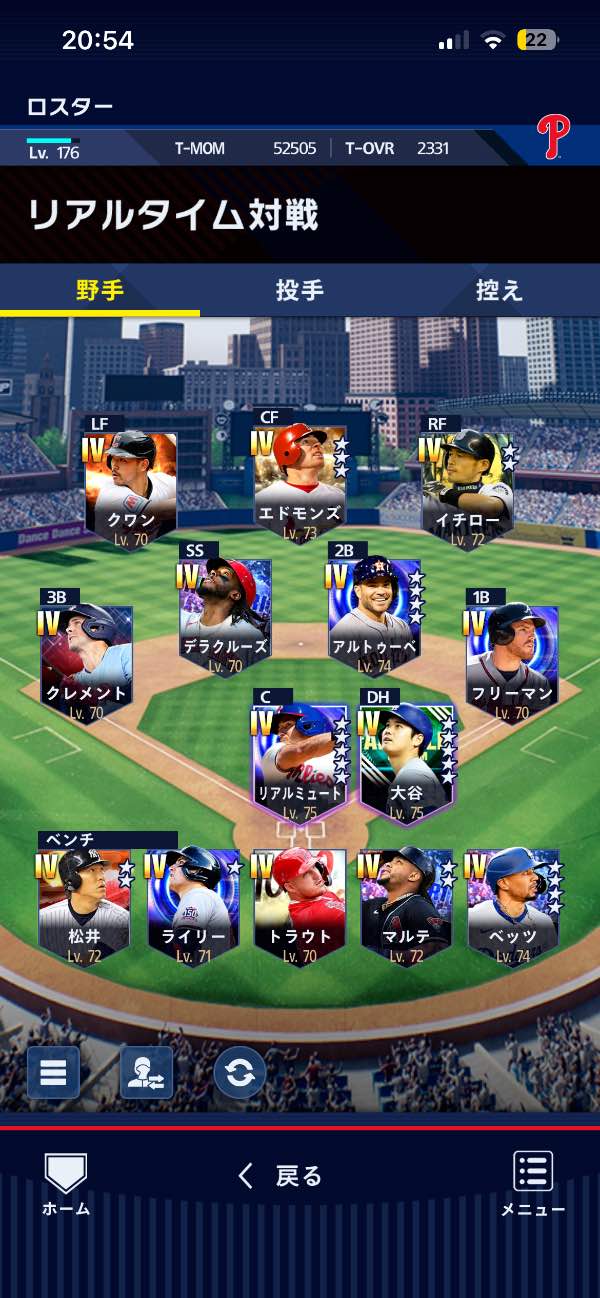Open the three-line list button
The height and width of the screenshot is (1298, 600).
(53, 1073)
